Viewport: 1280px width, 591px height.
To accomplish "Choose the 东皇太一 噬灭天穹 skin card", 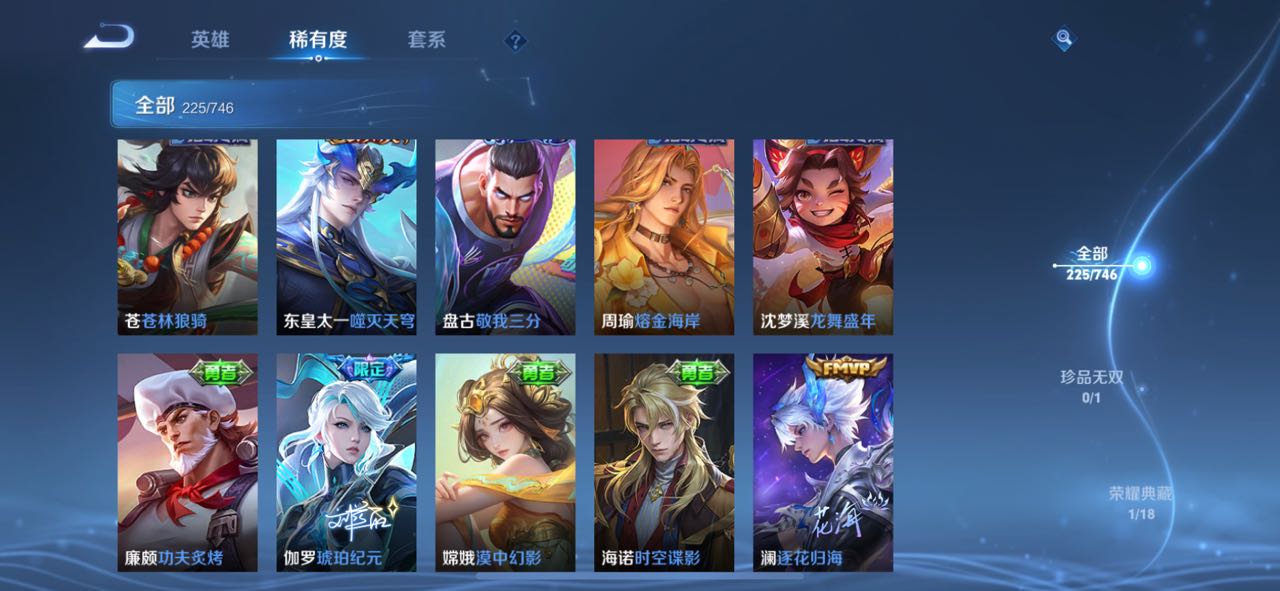I will [346, 237].
